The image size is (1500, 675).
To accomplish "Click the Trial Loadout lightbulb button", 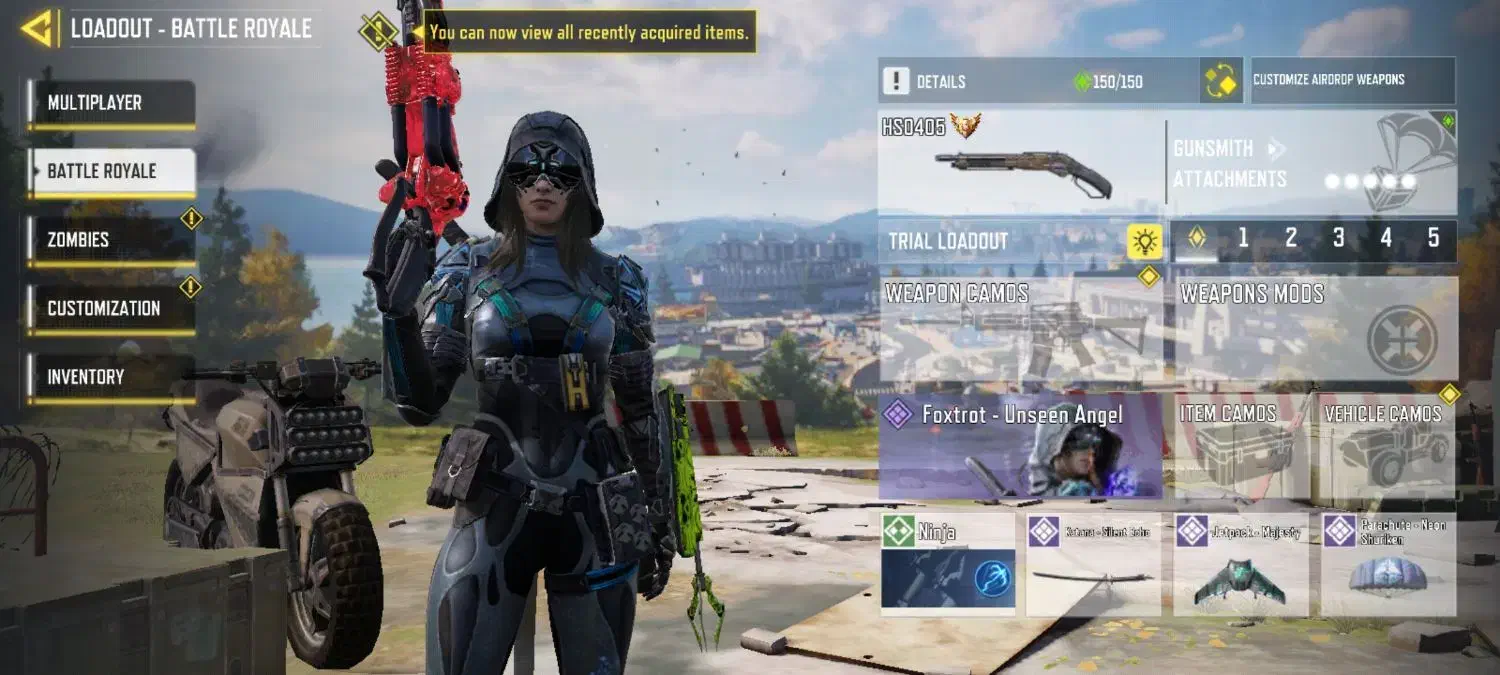I will [x=1144, y=241].
